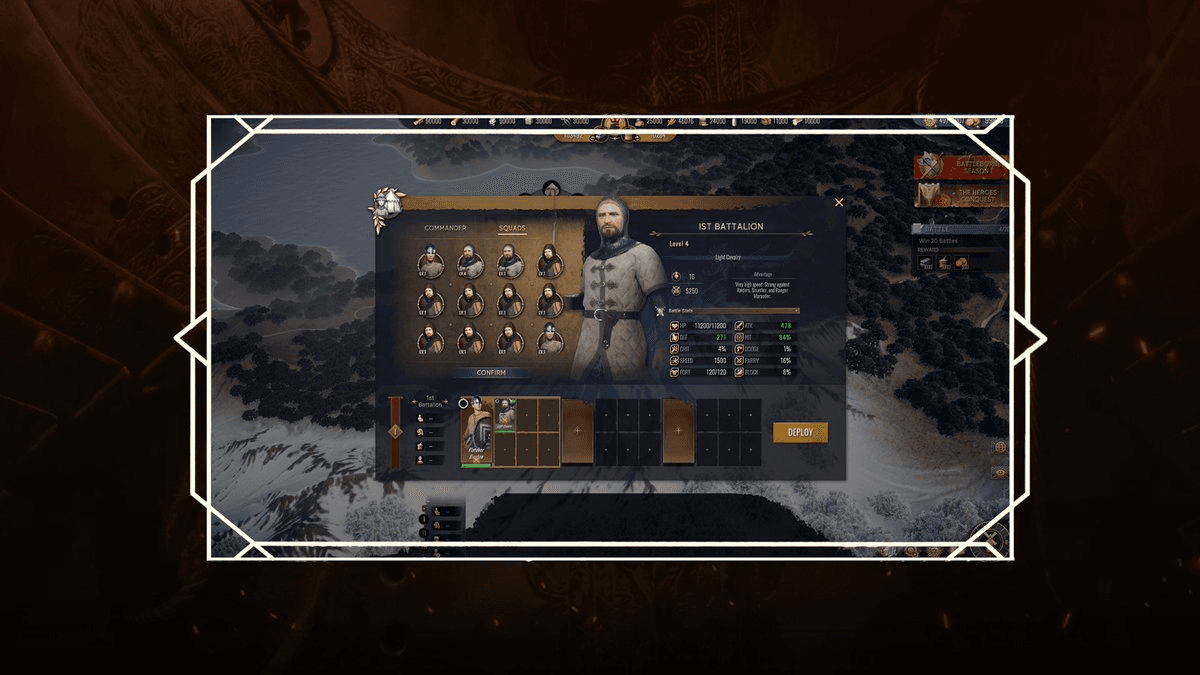This screenshot has width=1200, height=675.
Task: Switch to the previous battalion with the left arrow
Action: click(414, 401)
